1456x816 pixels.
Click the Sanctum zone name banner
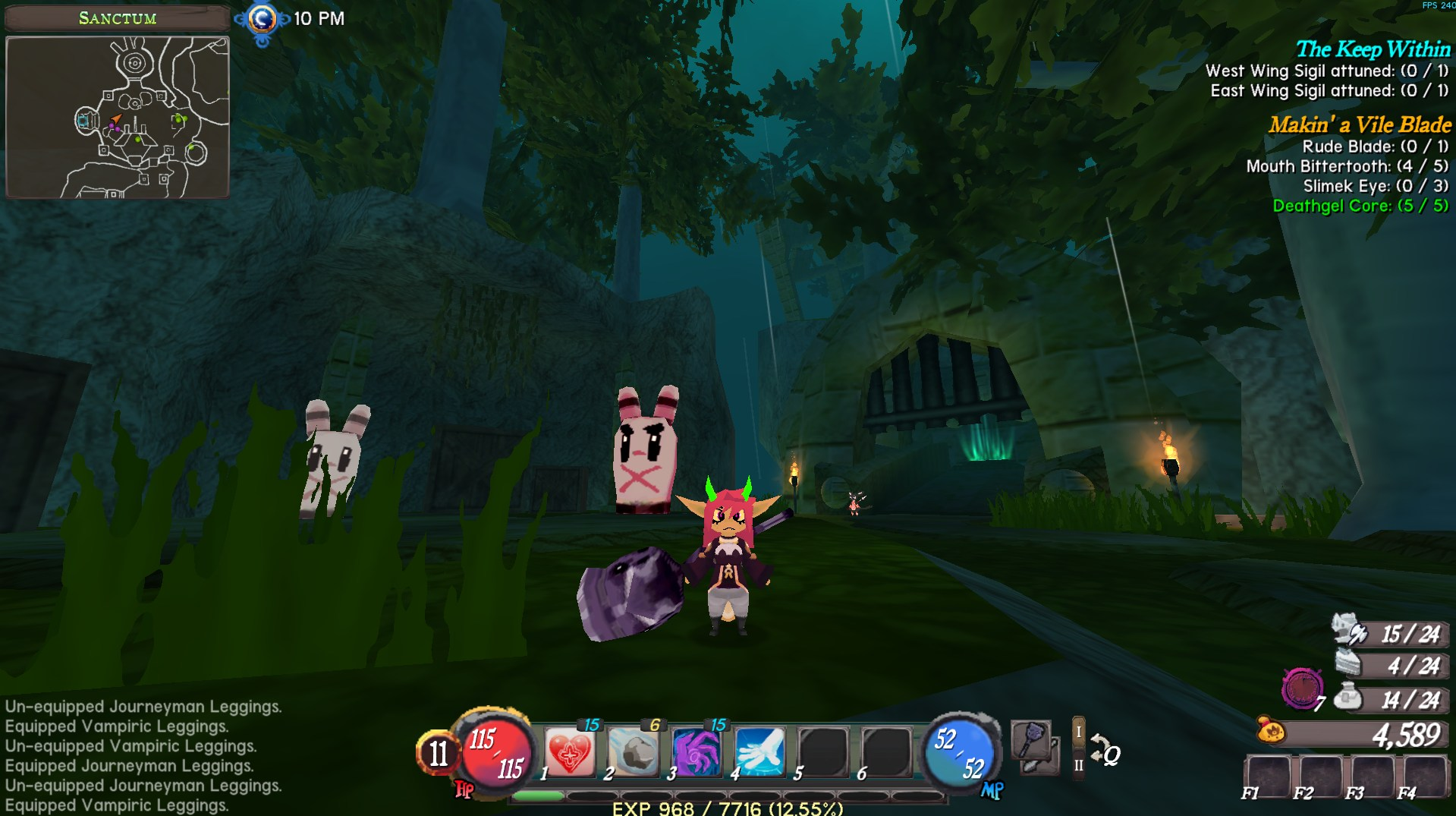point(118,18)
